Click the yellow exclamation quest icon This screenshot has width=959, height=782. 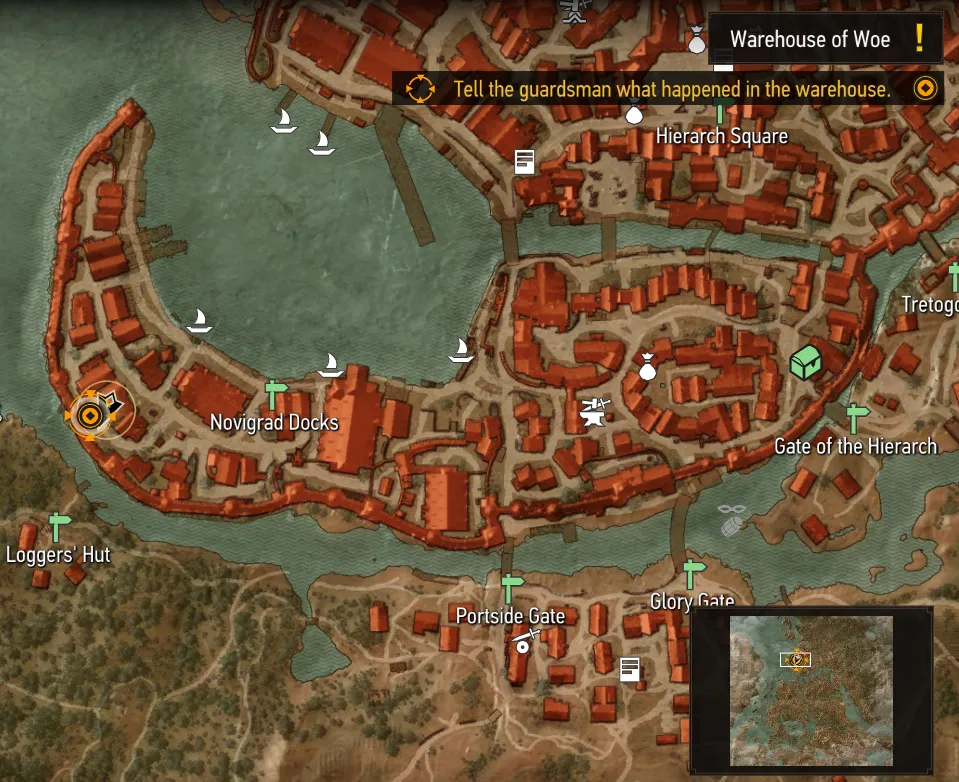tap(919, 39)
